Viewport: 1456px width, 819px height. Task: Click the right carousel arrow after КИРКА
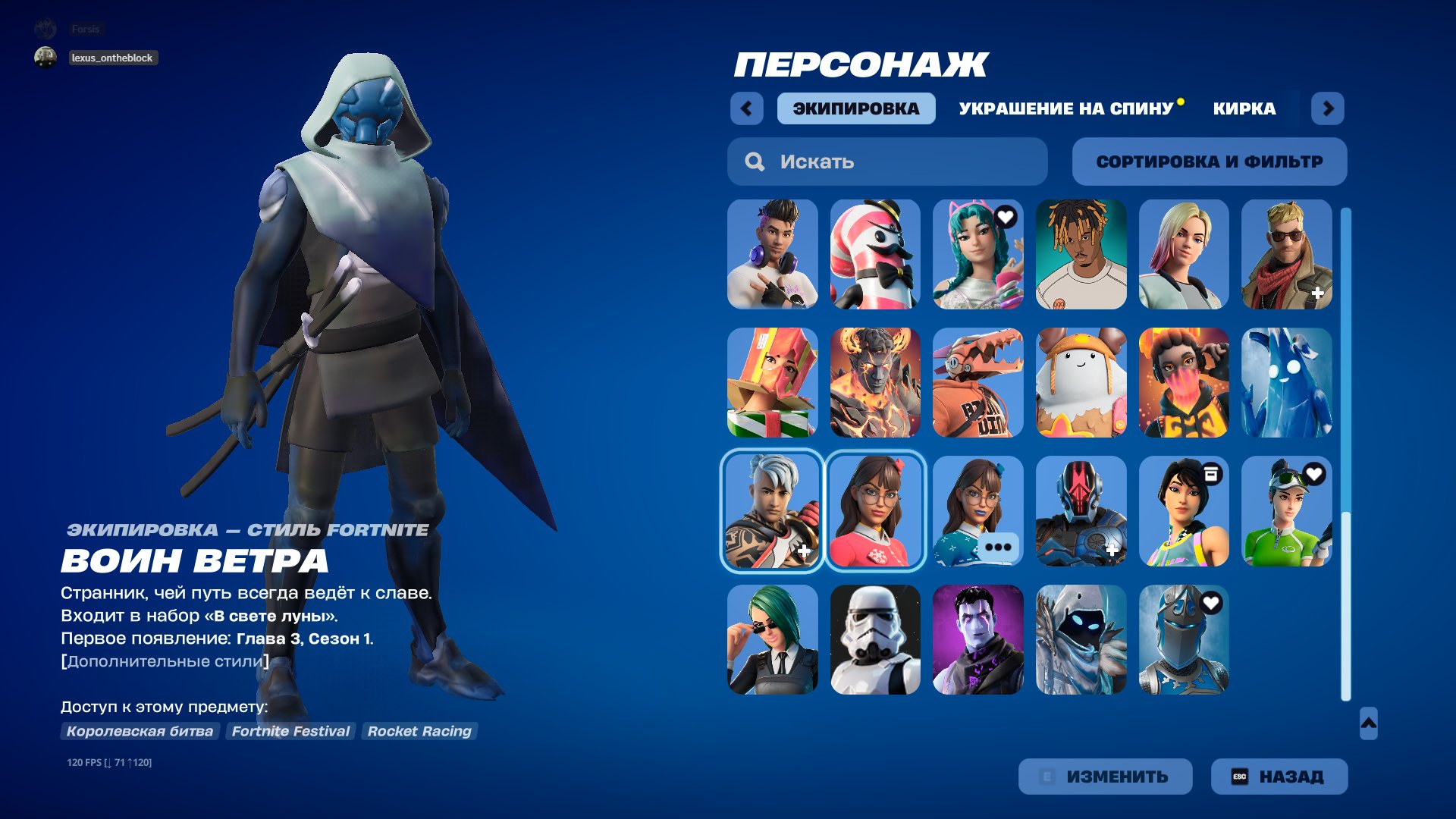point(1329,108)
